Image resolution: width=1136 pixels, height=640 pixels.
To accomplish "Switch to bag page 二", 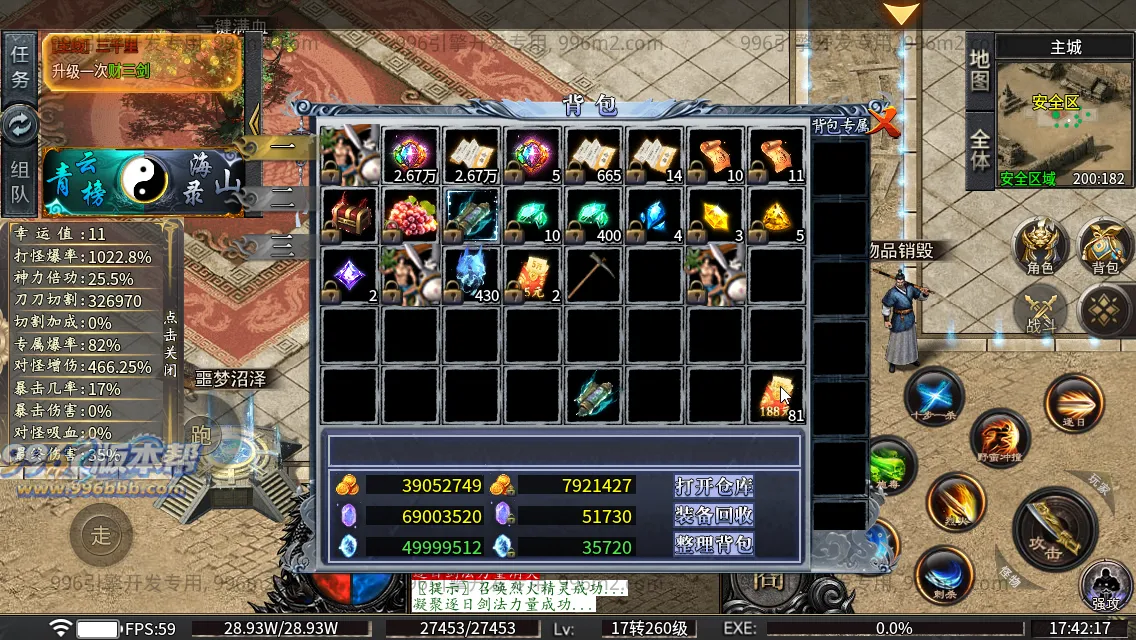I will pos(282,197).
